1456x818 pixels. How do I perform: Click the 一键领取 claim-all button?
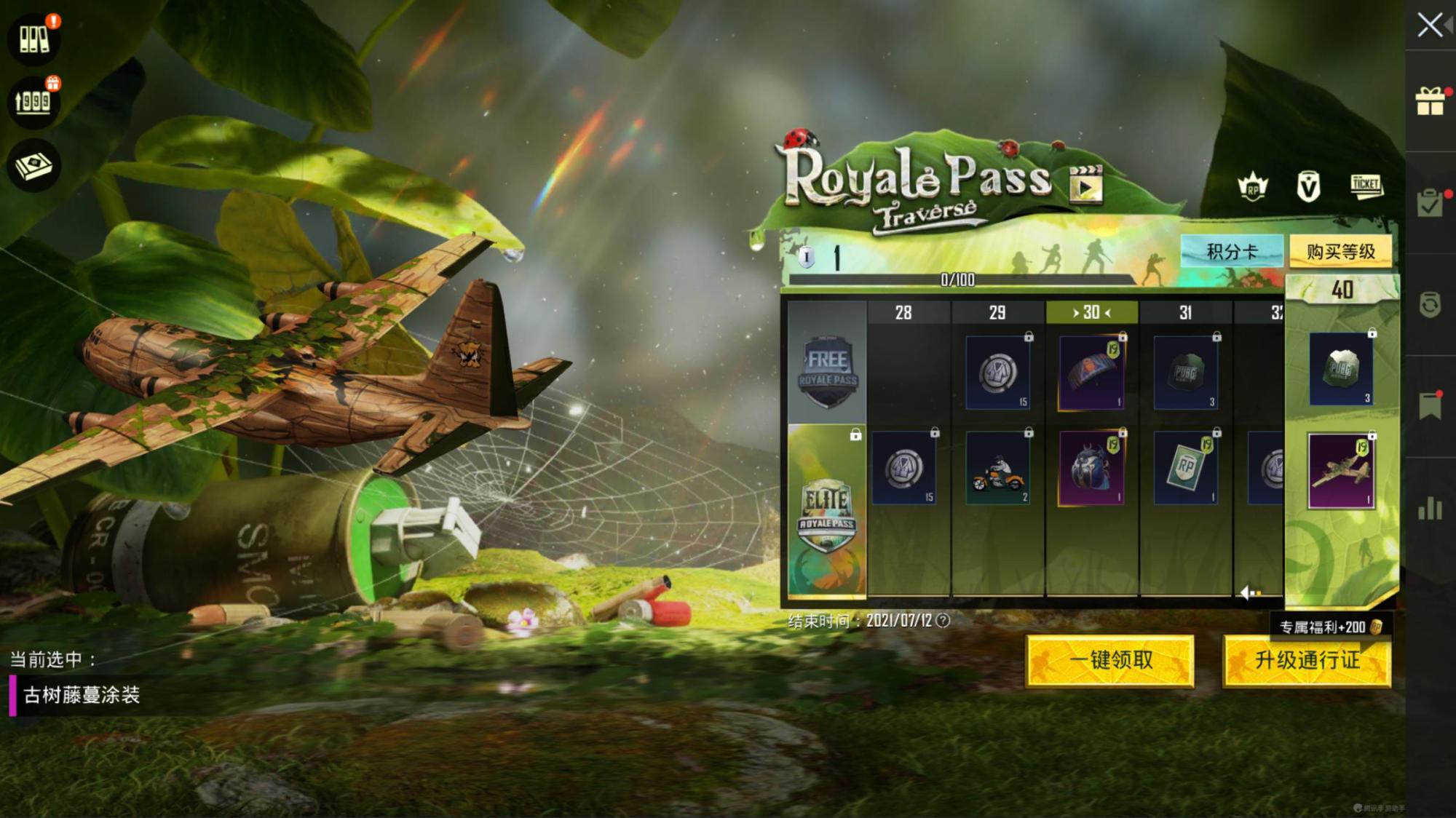[x=1110, y=660]
